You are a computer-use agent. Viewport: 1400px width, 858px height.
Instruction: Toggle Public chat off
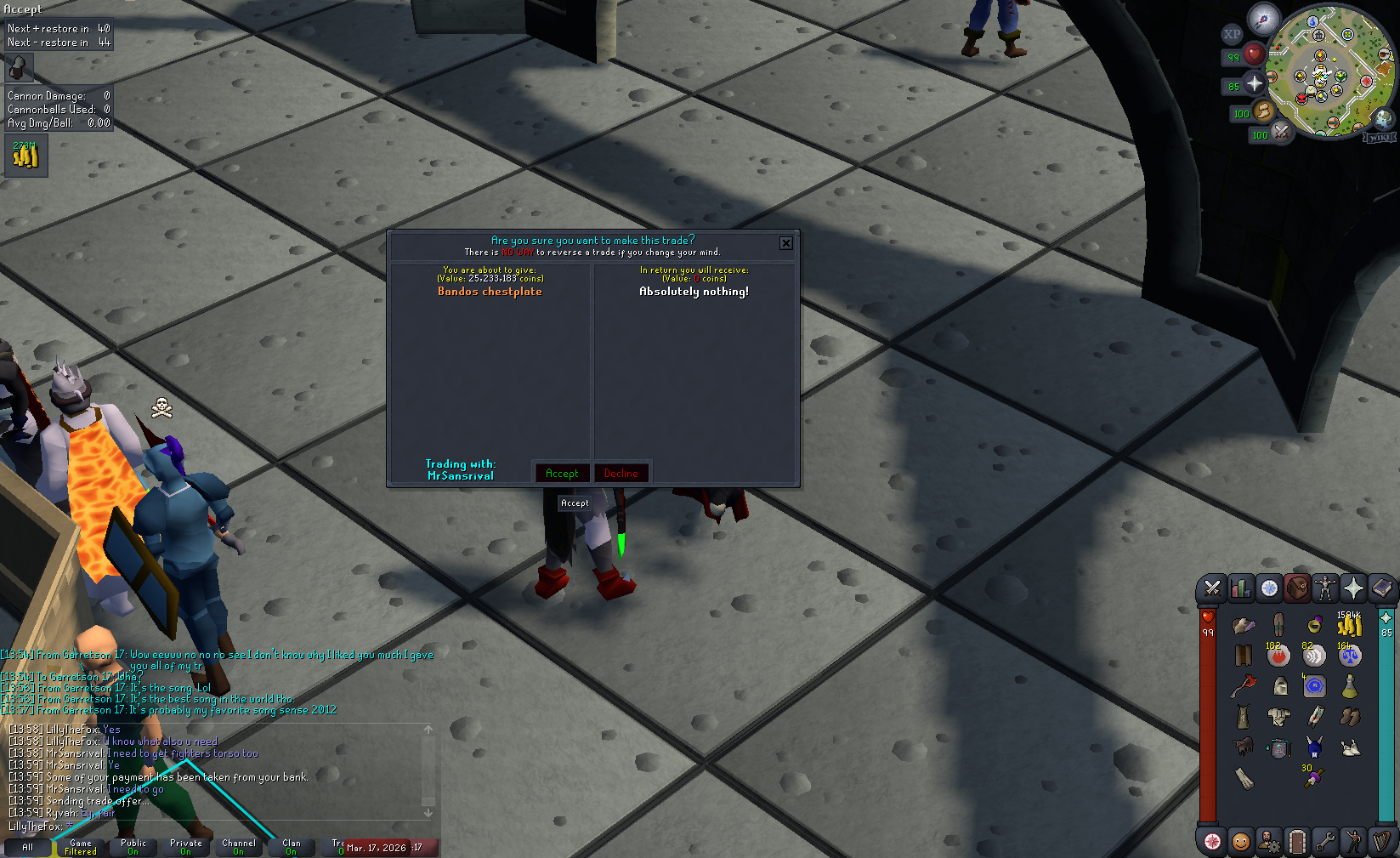coord(133,844)
